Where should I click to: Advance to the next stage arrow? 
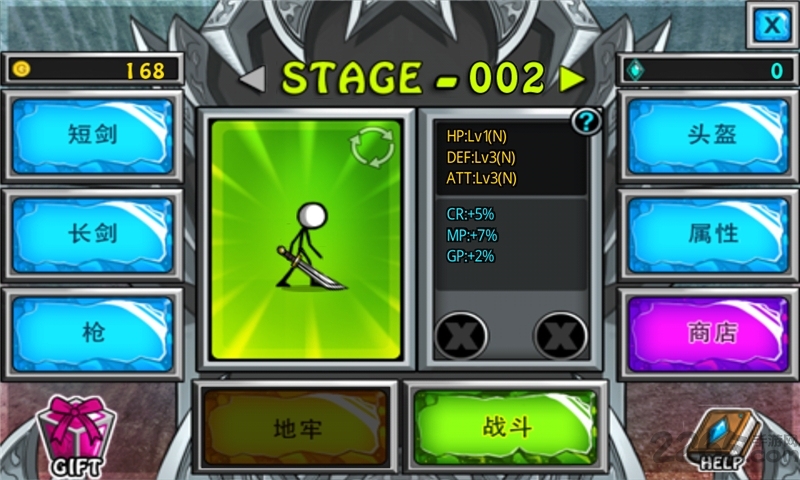click(x=572, y=78)
